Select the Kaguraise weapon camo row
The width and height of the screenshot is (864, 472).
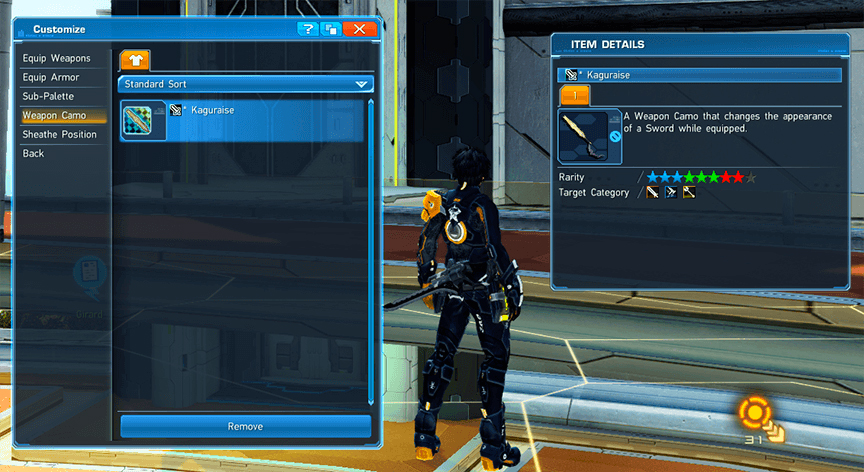[246, 120]
